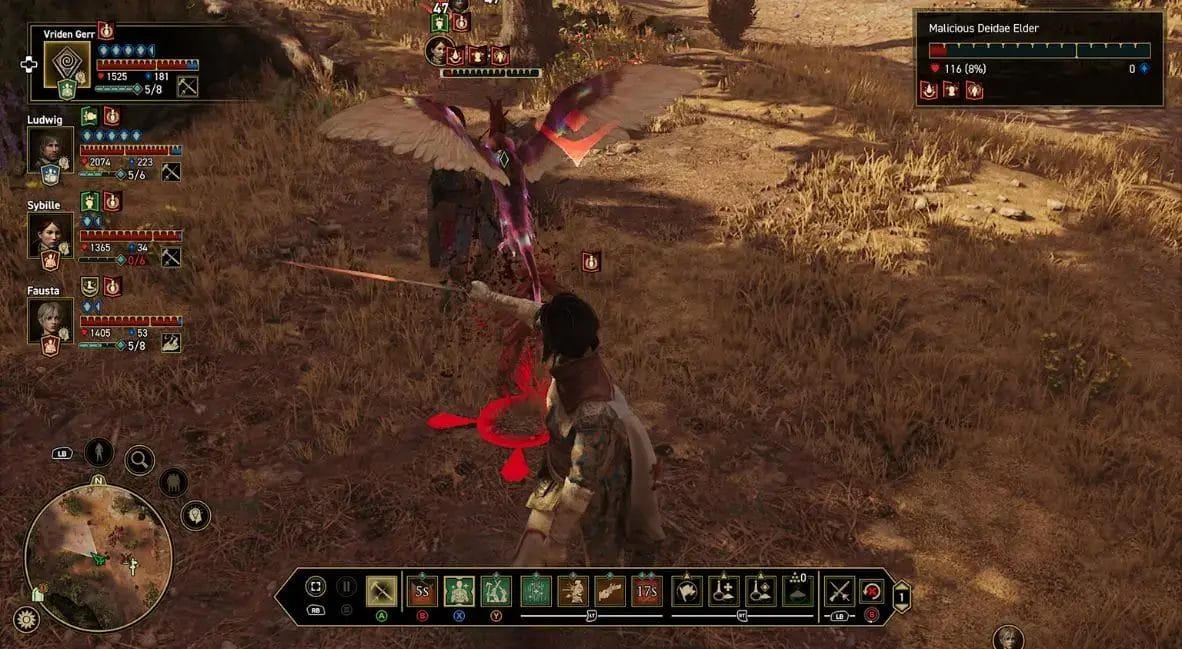Click the hotbar page number 1 selector

[x=900, y=595]
